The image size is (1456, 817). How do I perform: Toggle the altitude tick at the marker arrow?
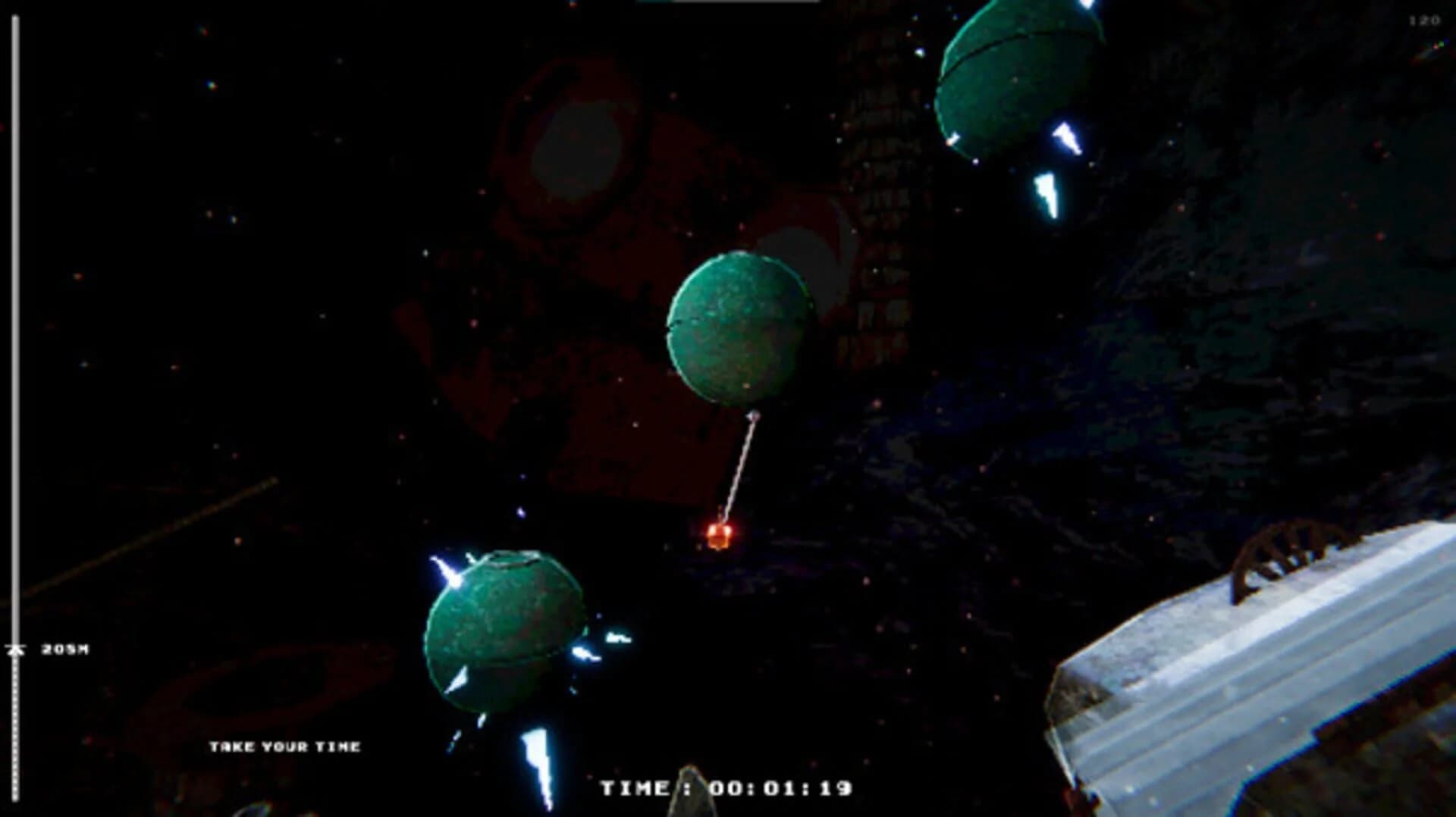point(15,649)
